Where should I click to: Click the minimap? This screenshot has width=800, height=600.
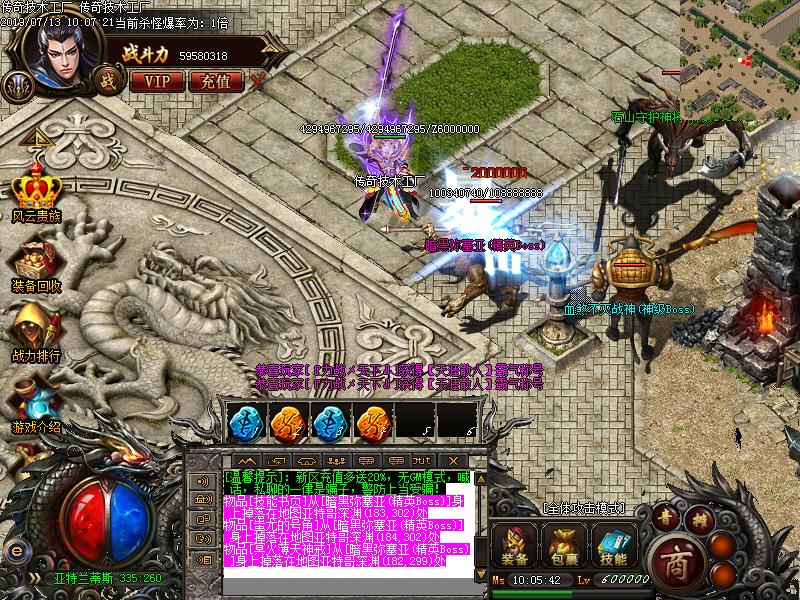point(740,55)
